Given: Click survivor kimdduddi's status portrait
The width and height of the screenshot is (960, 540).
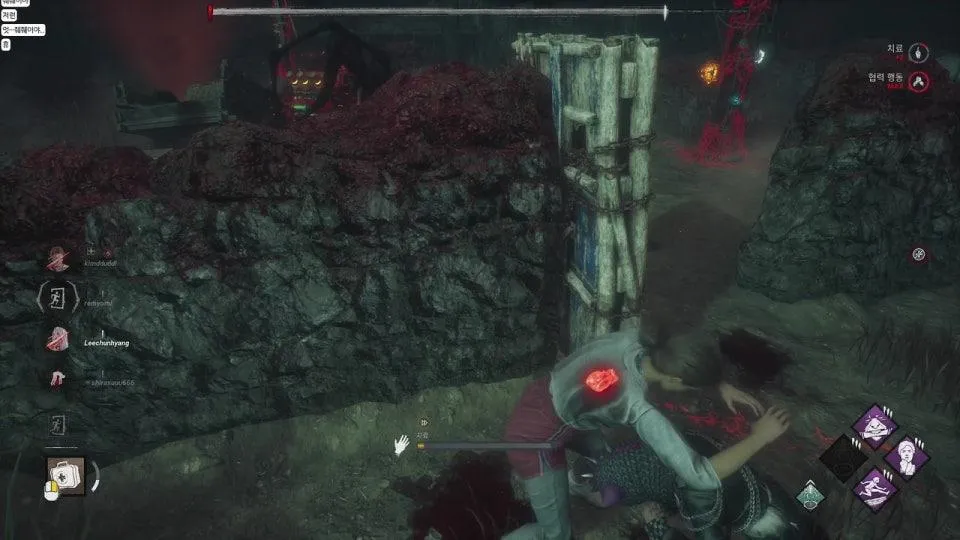Looking at the screenshot, I should click(x=57, y=258).
